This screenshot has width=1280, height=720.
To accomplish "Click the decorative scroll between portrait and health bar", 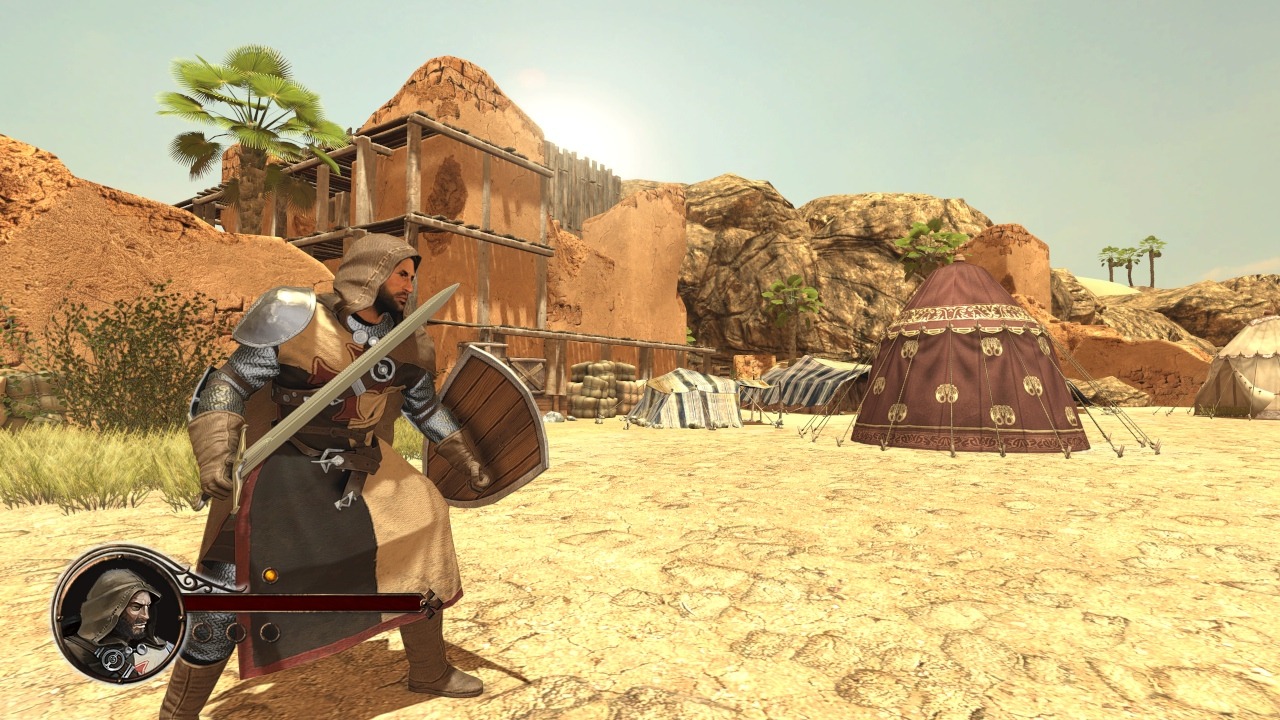I will click(x=197, y=579).
